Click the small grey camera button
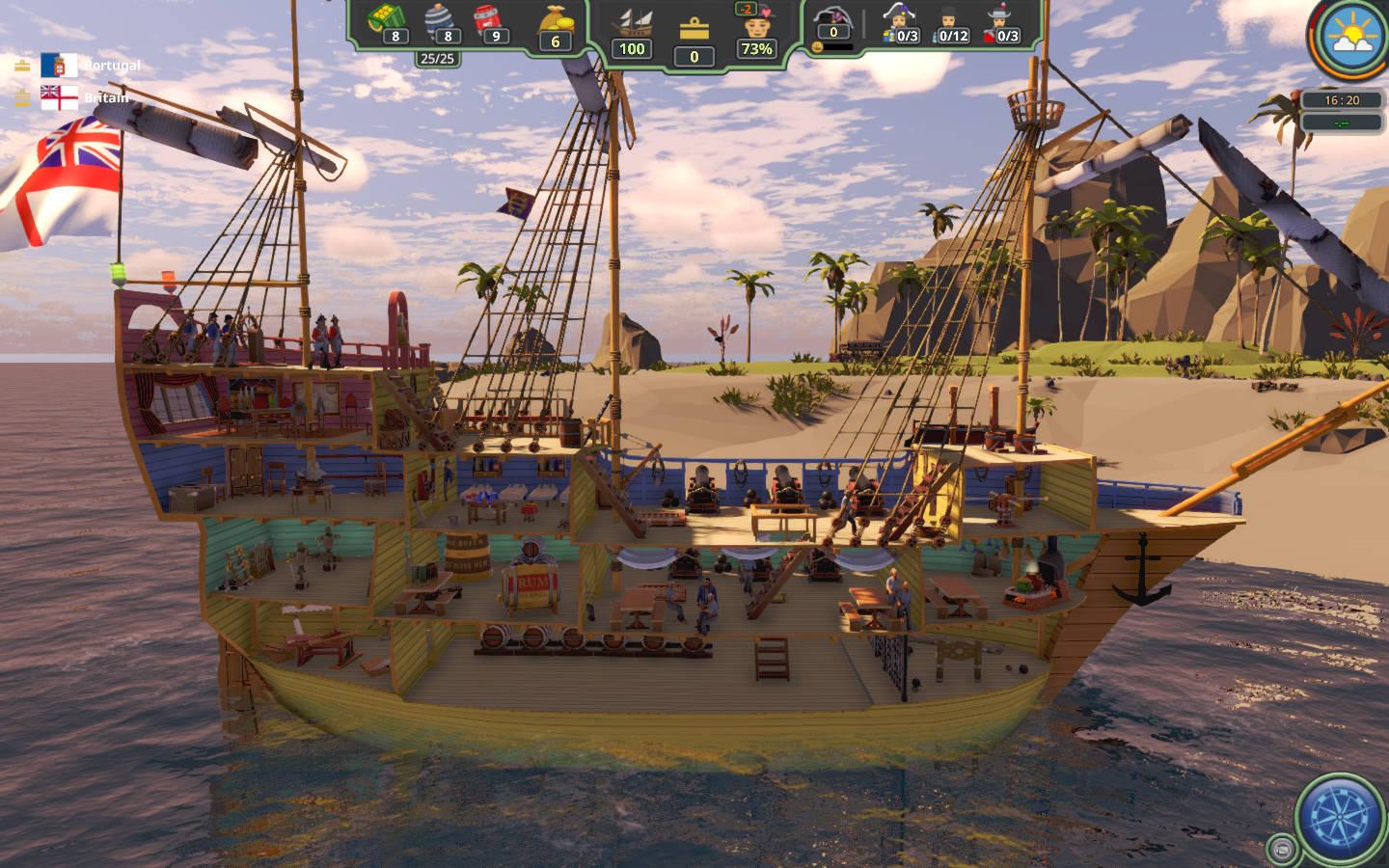This screenshot has width=1389, height=868. click(1282, 849)
